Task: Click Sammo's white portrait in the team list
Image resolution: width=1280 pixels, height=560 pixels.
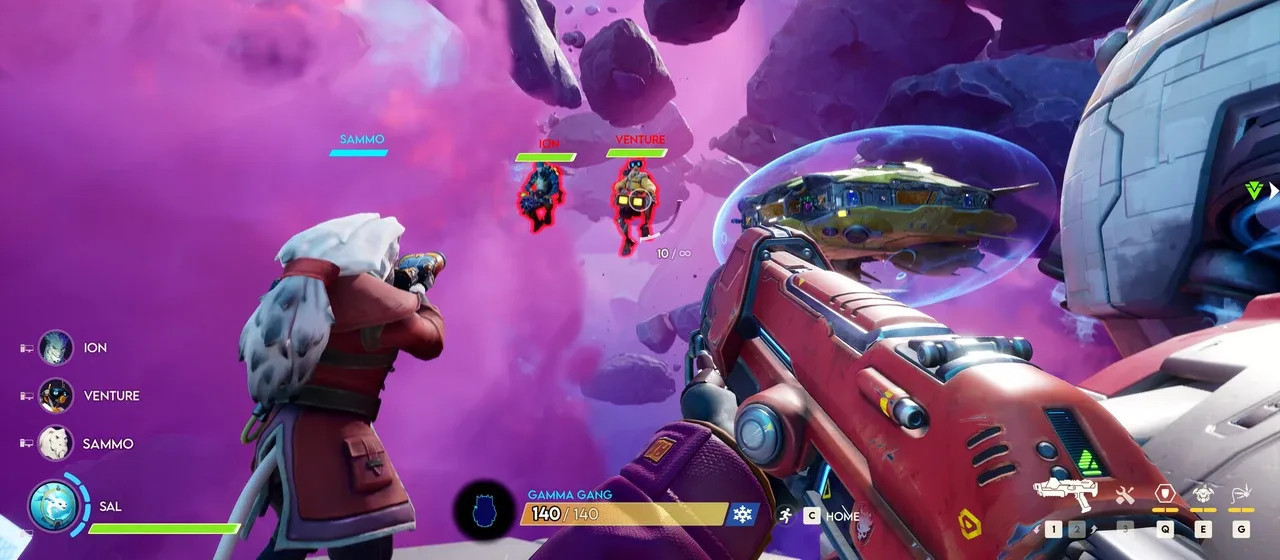Action: [x=56, y=443]
